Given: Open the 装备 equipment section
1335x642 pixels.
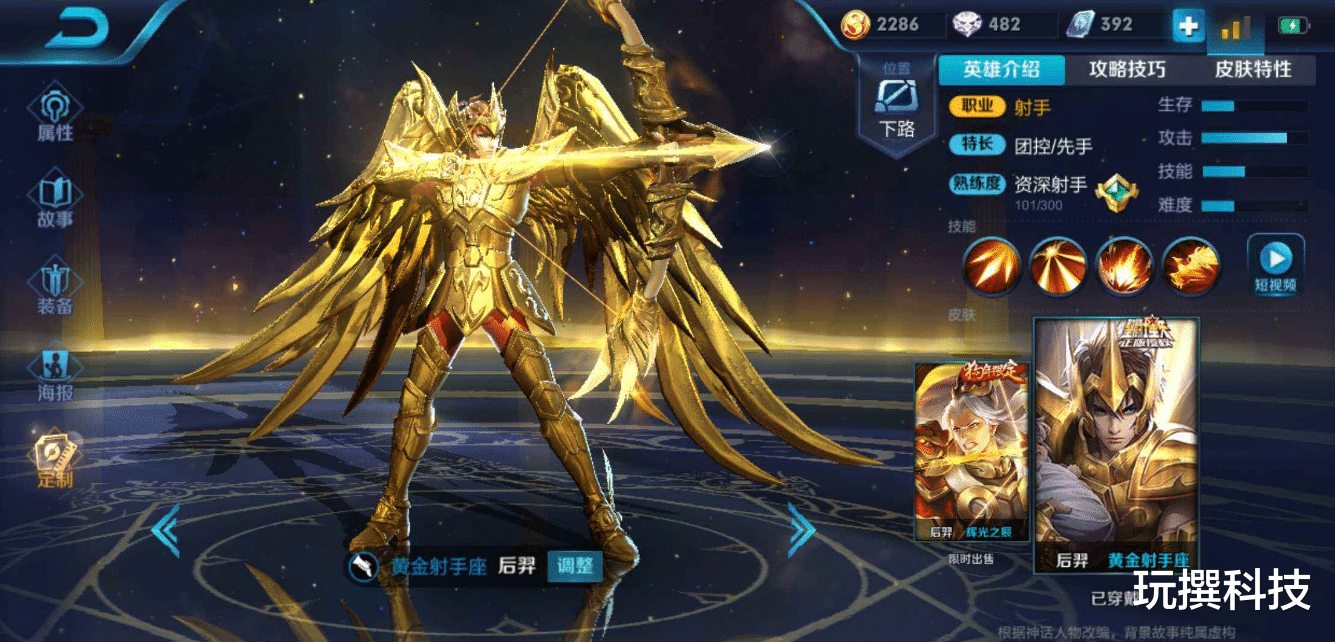Looking at the screenshot, I should (x=55, y=286).
